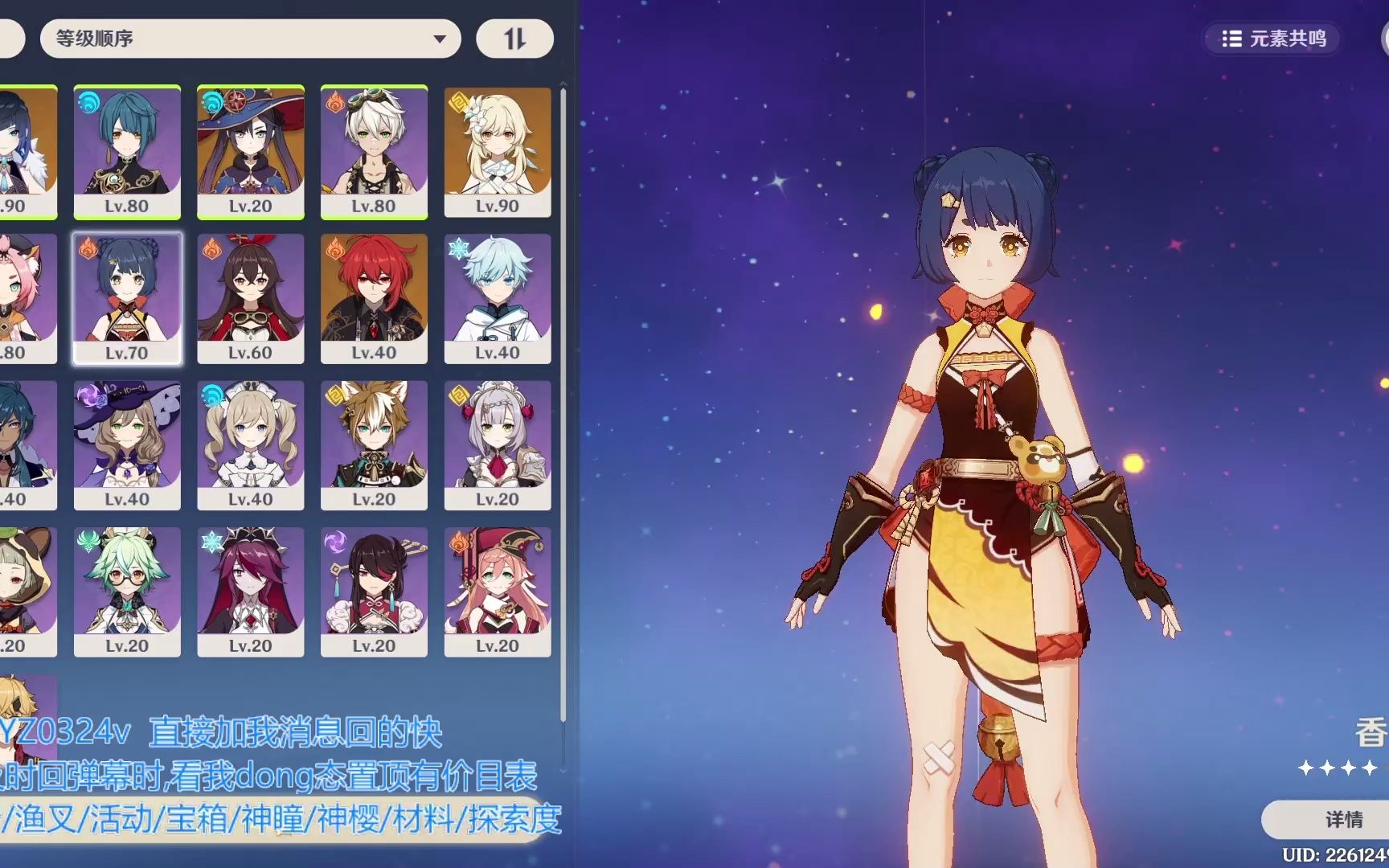
Task: Select the Lv.90 blonde Traveler thumbnail
Action: point(498,151)
